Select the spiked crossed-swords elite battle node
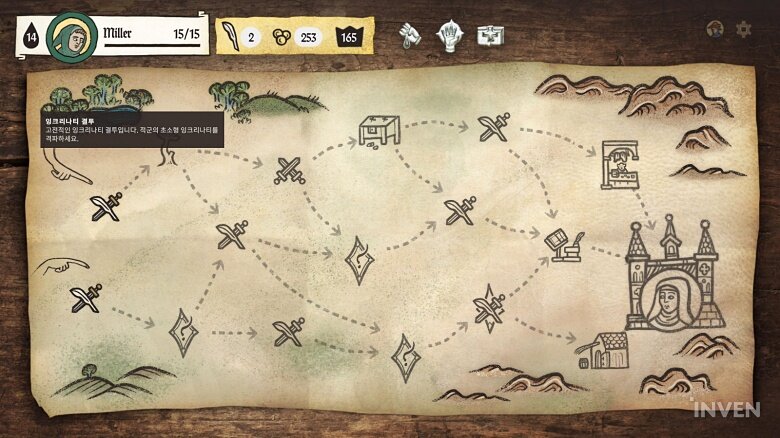780x438 pixels. (x=489, y=306)
